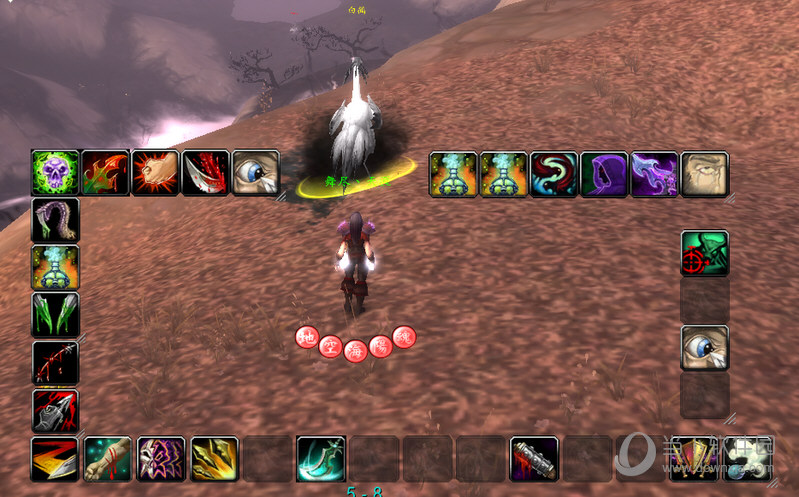Select the purple jagged axe ability
This screenshot has height=497, width=799.
point(654,174)
